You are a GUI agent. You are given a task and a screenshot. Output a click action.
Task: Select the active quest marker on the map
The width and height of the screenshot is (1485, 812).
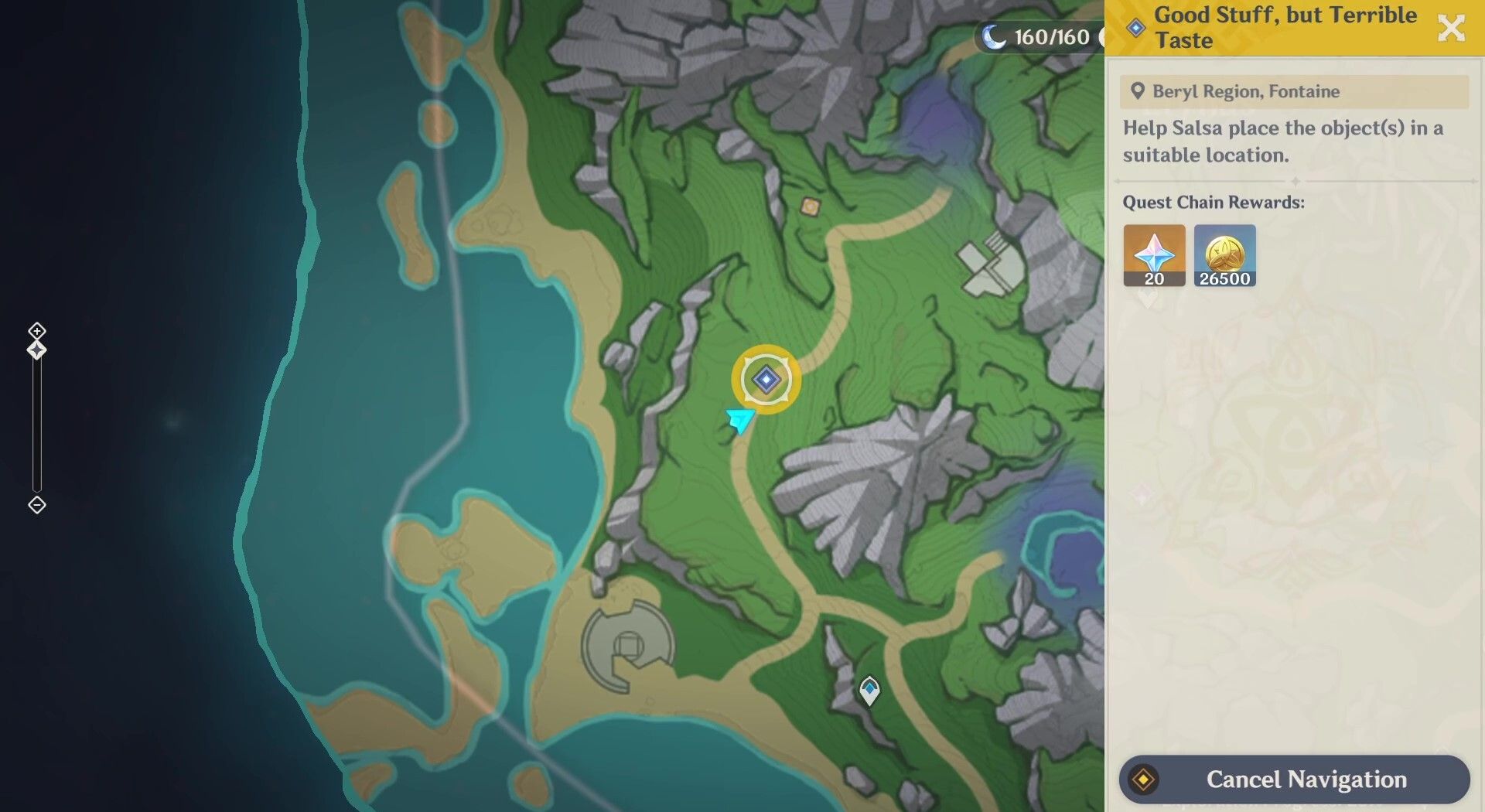765,379
